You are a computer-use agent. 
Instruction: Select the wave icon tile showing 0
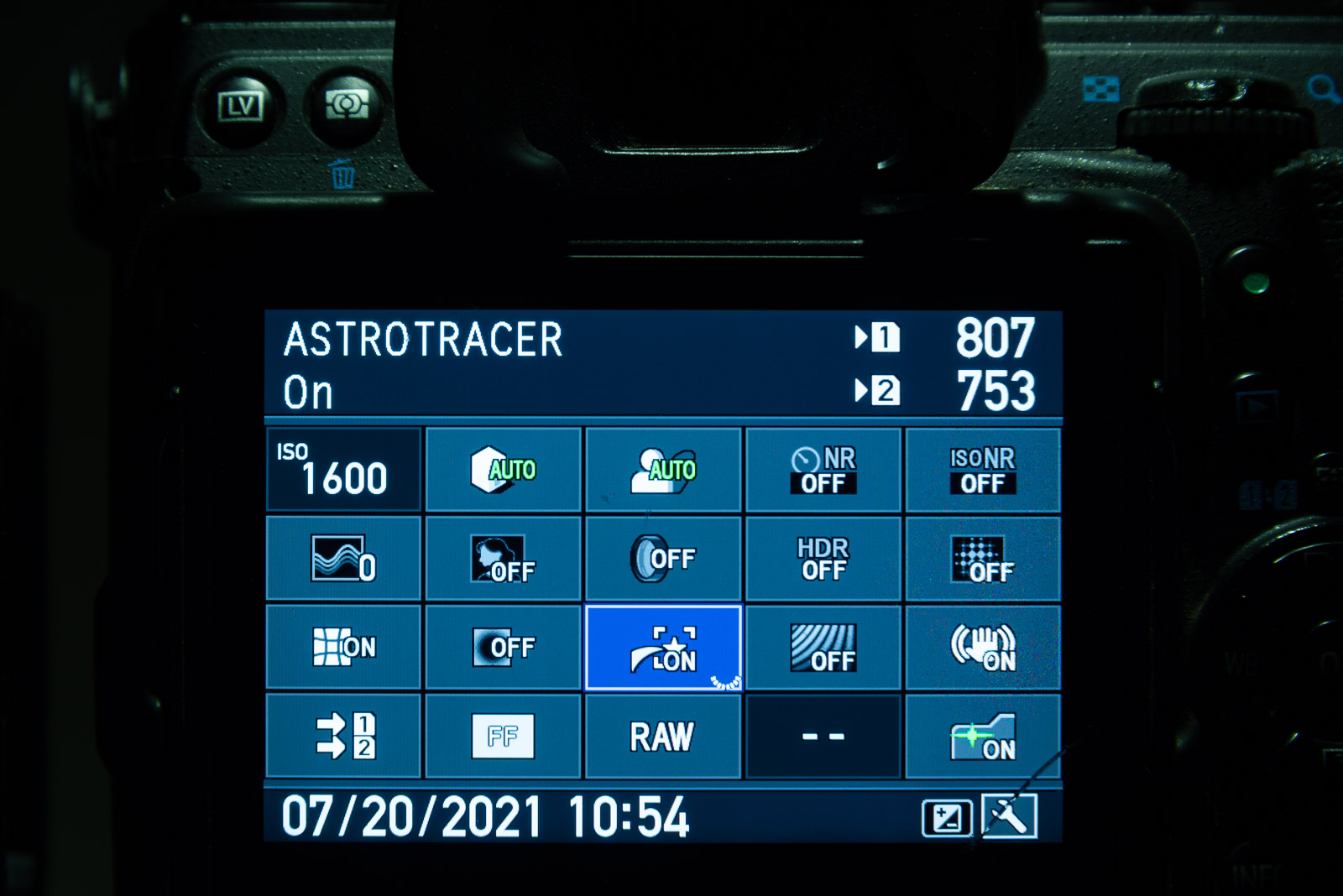[343, 559]
